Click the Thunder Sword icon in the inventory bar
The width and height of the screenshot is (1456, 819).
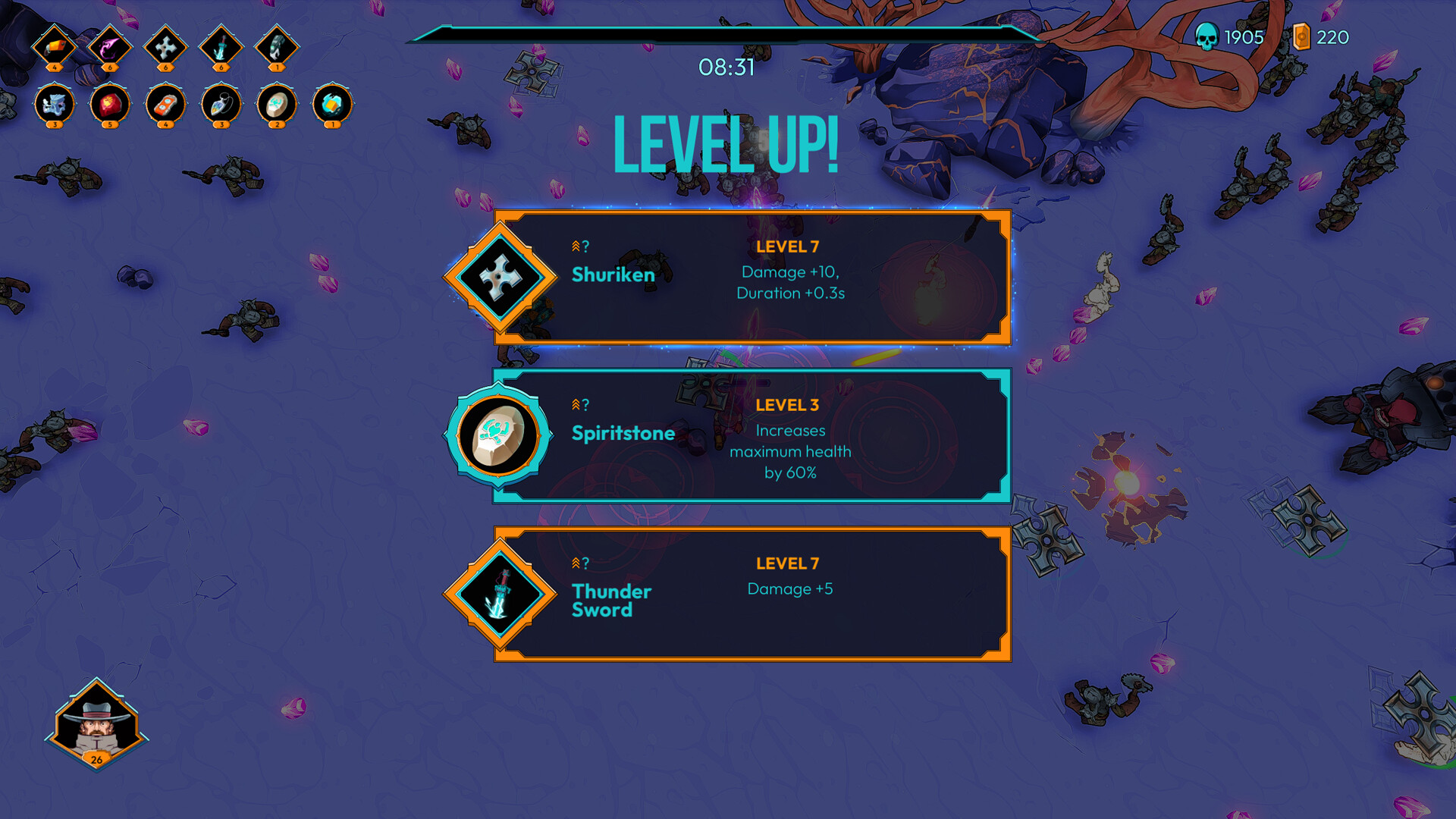point(219,48)
